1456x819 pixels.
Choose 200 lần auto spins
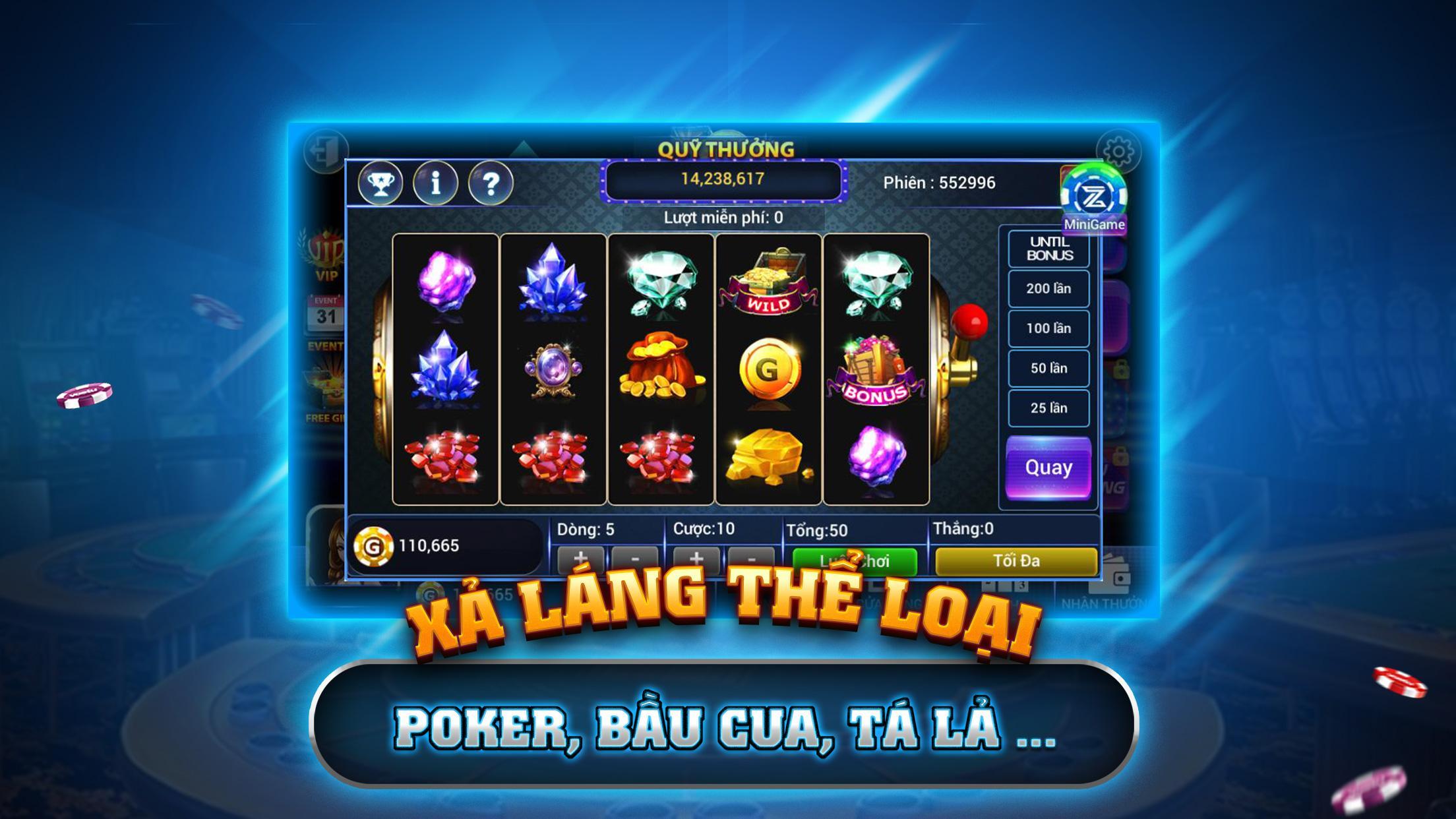pyautogui.click(x=1048, y=288)
